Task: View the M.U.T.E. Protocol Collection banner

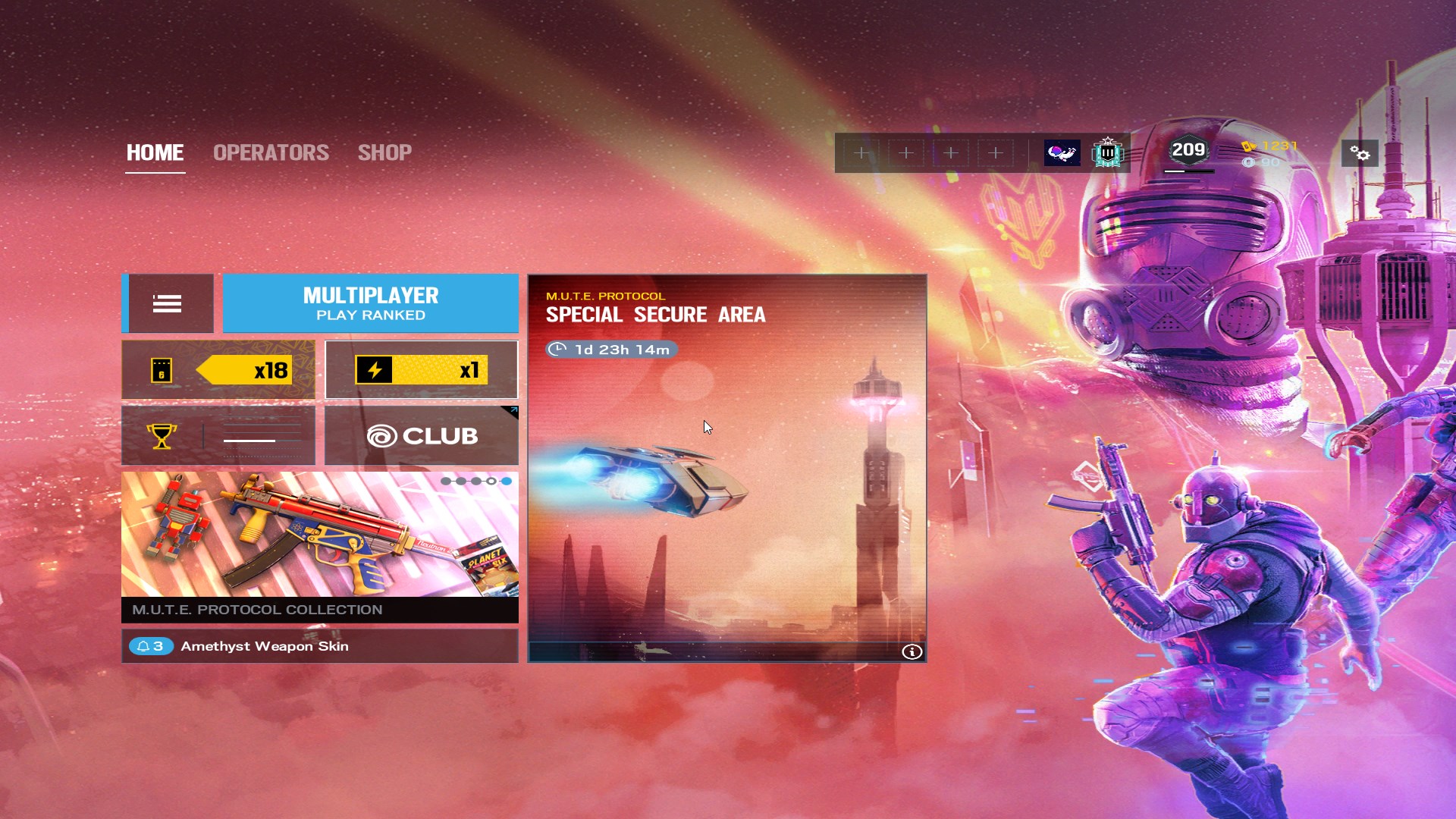Action: pos(319,546)
